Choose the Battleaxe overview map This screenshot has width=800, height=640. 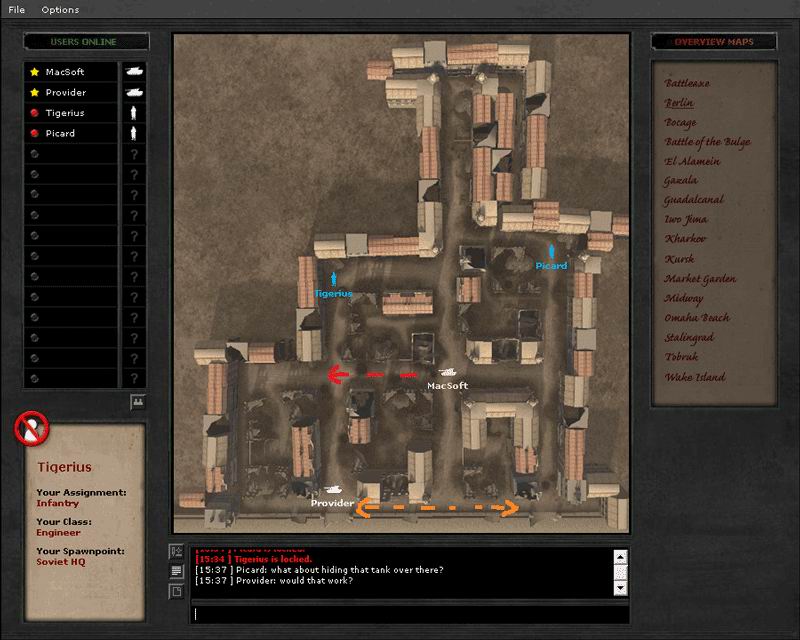pos(687,83)
